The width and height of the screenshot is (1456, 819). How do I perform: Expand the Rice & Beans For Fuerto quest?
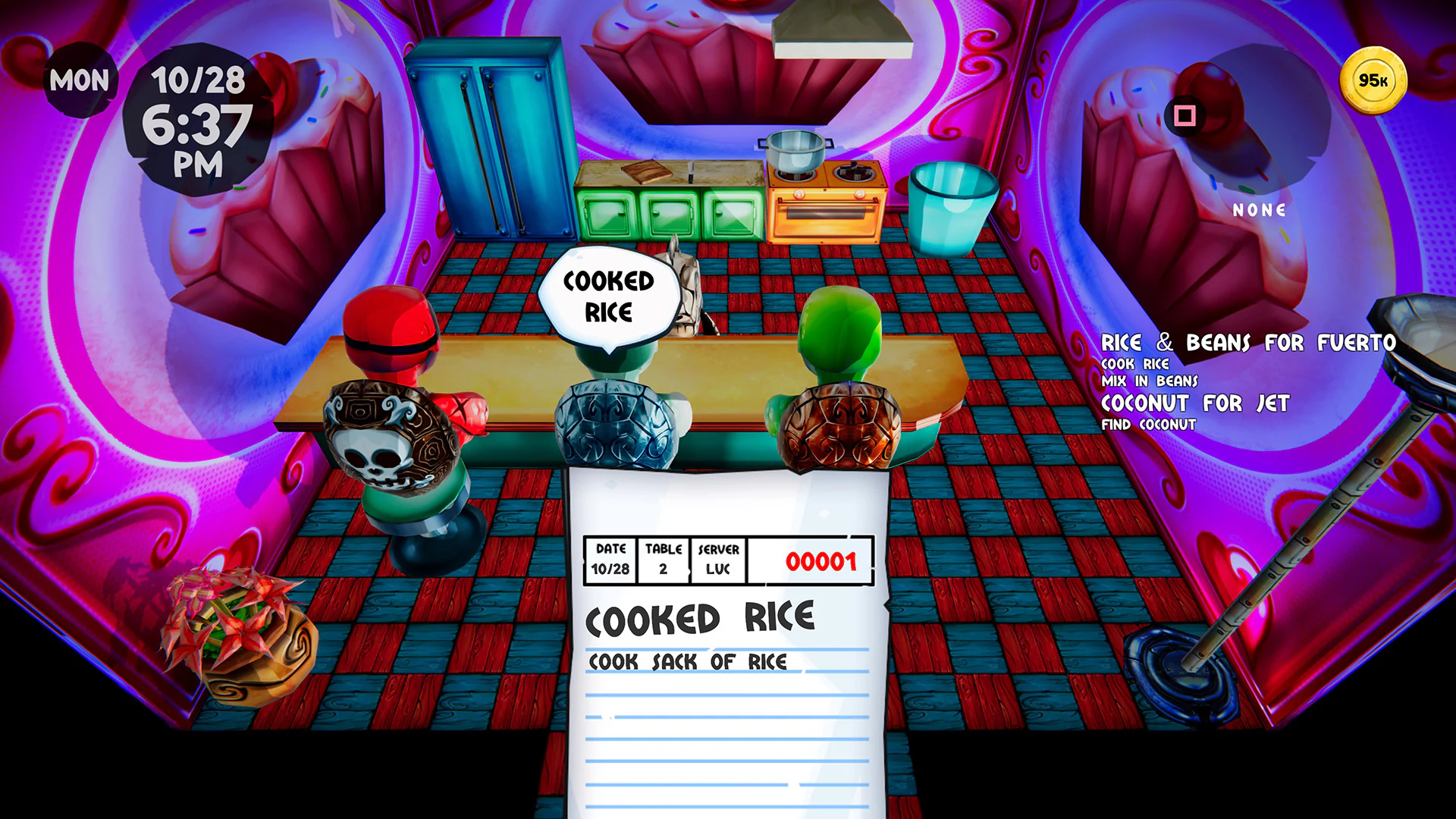click(x=1248, y=343)
